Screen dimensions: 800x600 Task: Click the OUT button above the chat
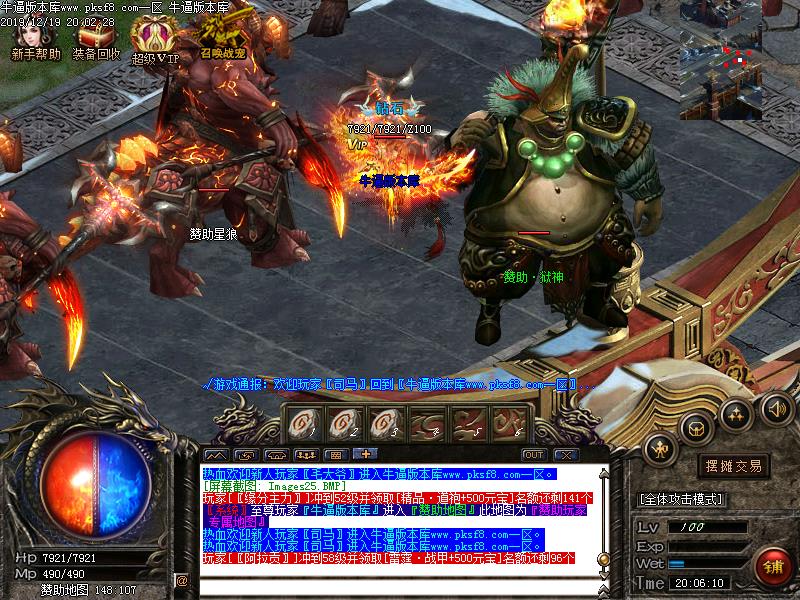click(x=533, y=455)
